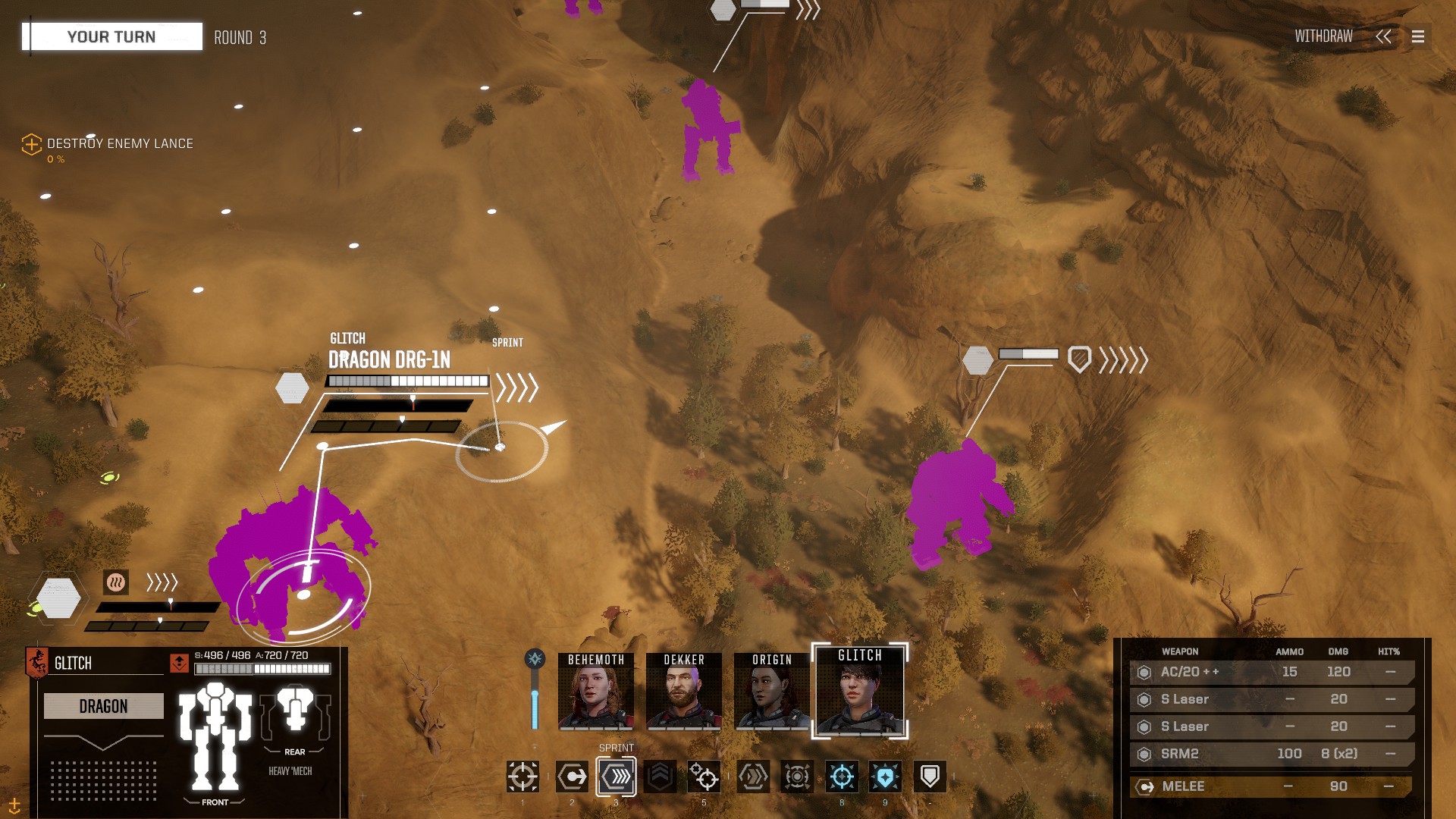Select Behemoth's pilot portrait
Image resolution: width=1456 pixels, height=819 pixels.
point(596,691)
